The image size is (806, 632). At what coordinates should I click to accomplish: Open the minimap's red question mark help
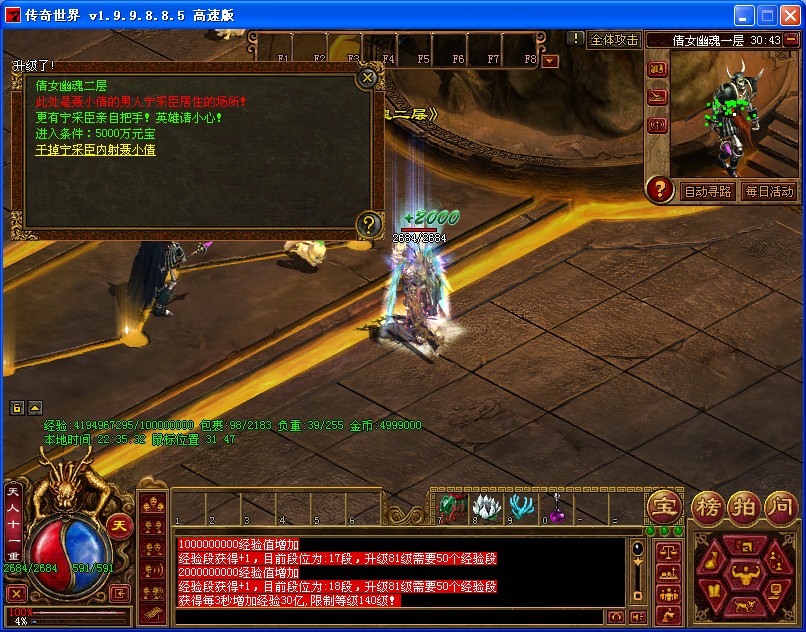click(659, 189)
